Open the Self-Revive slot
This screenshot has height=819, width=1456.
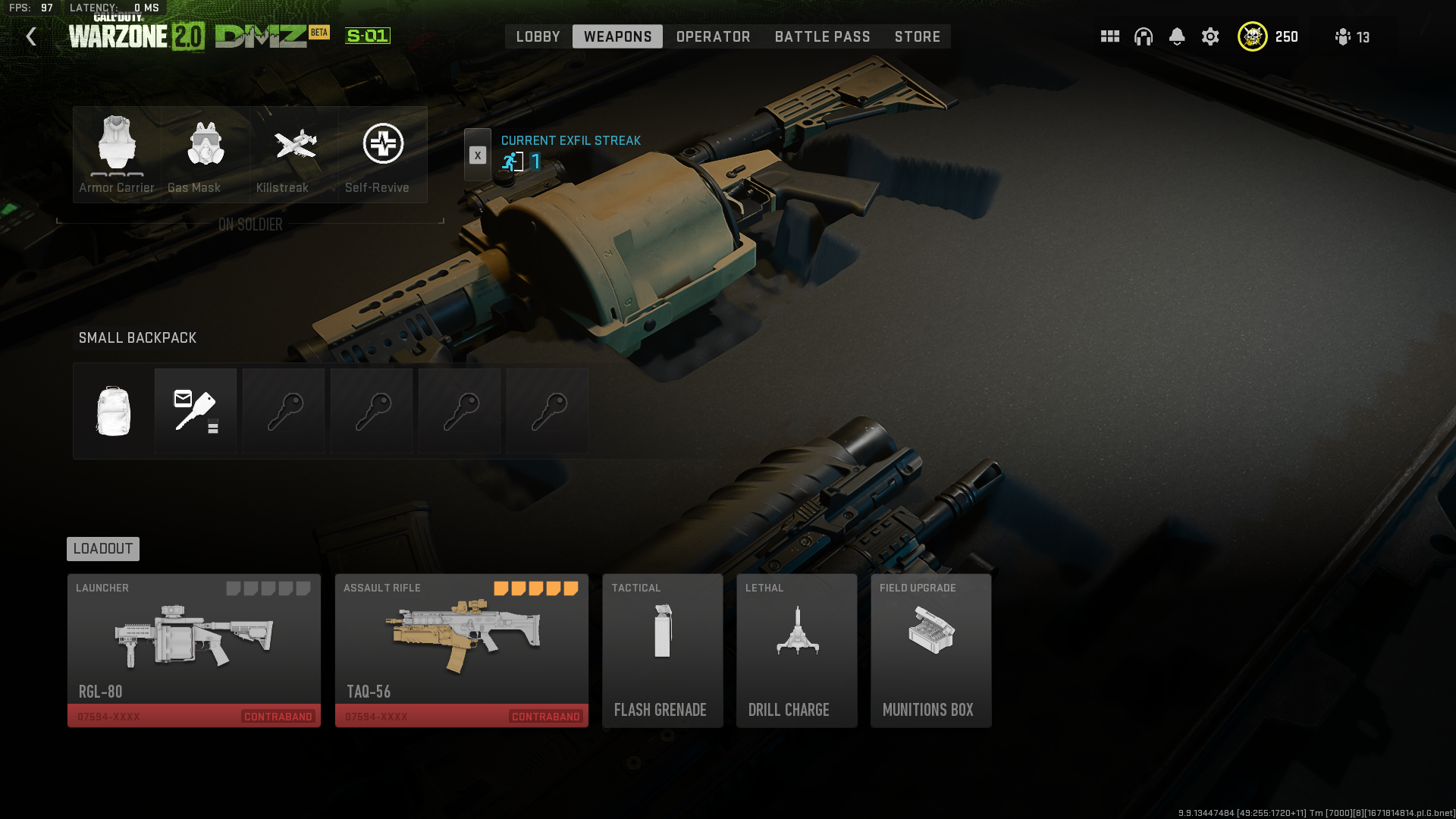pyautogui.click(x=382, y=152)
